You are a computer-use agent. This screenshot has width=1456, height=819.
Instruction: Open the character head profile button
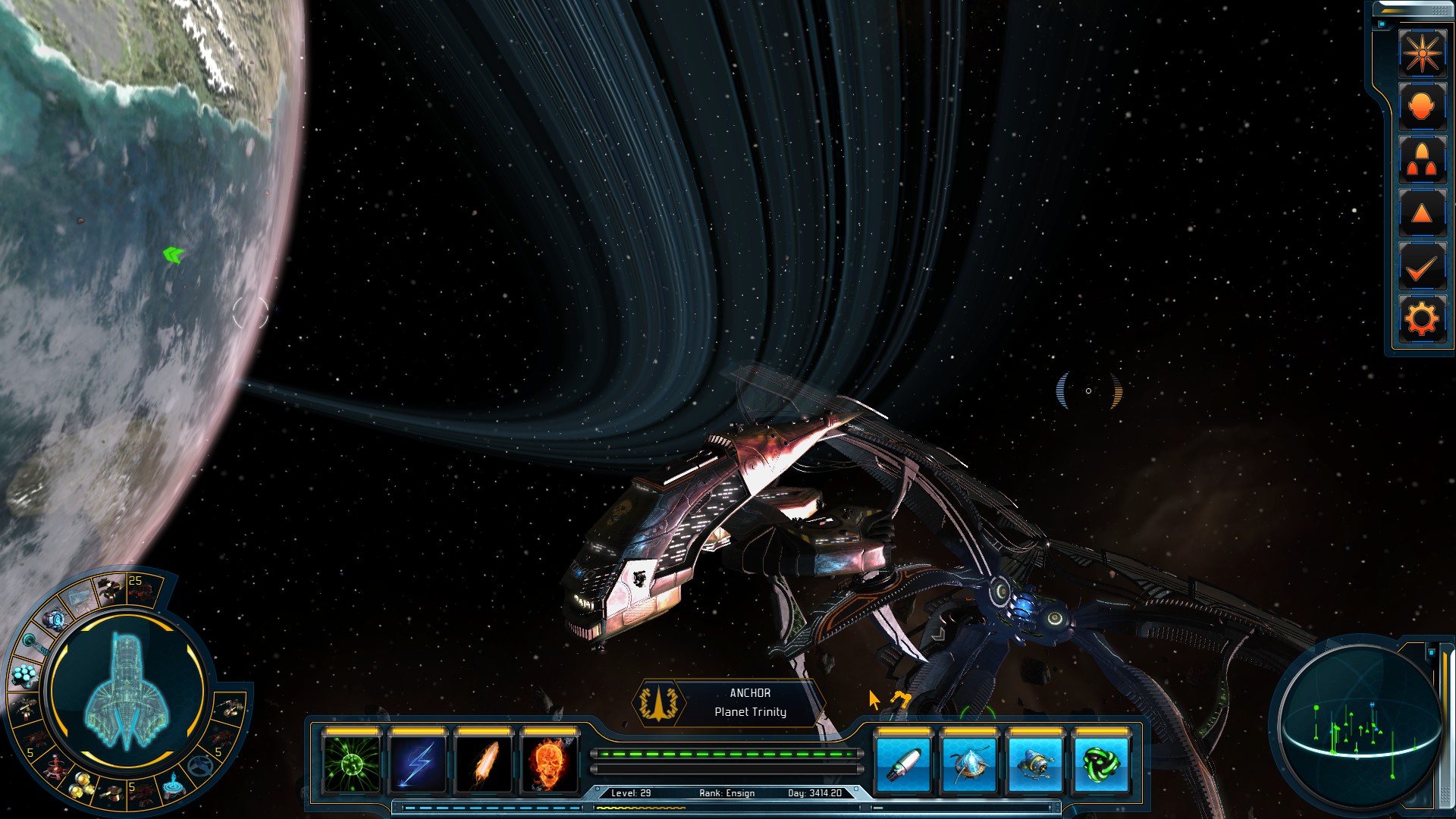pyautogui.click(x=1422, y=107)
